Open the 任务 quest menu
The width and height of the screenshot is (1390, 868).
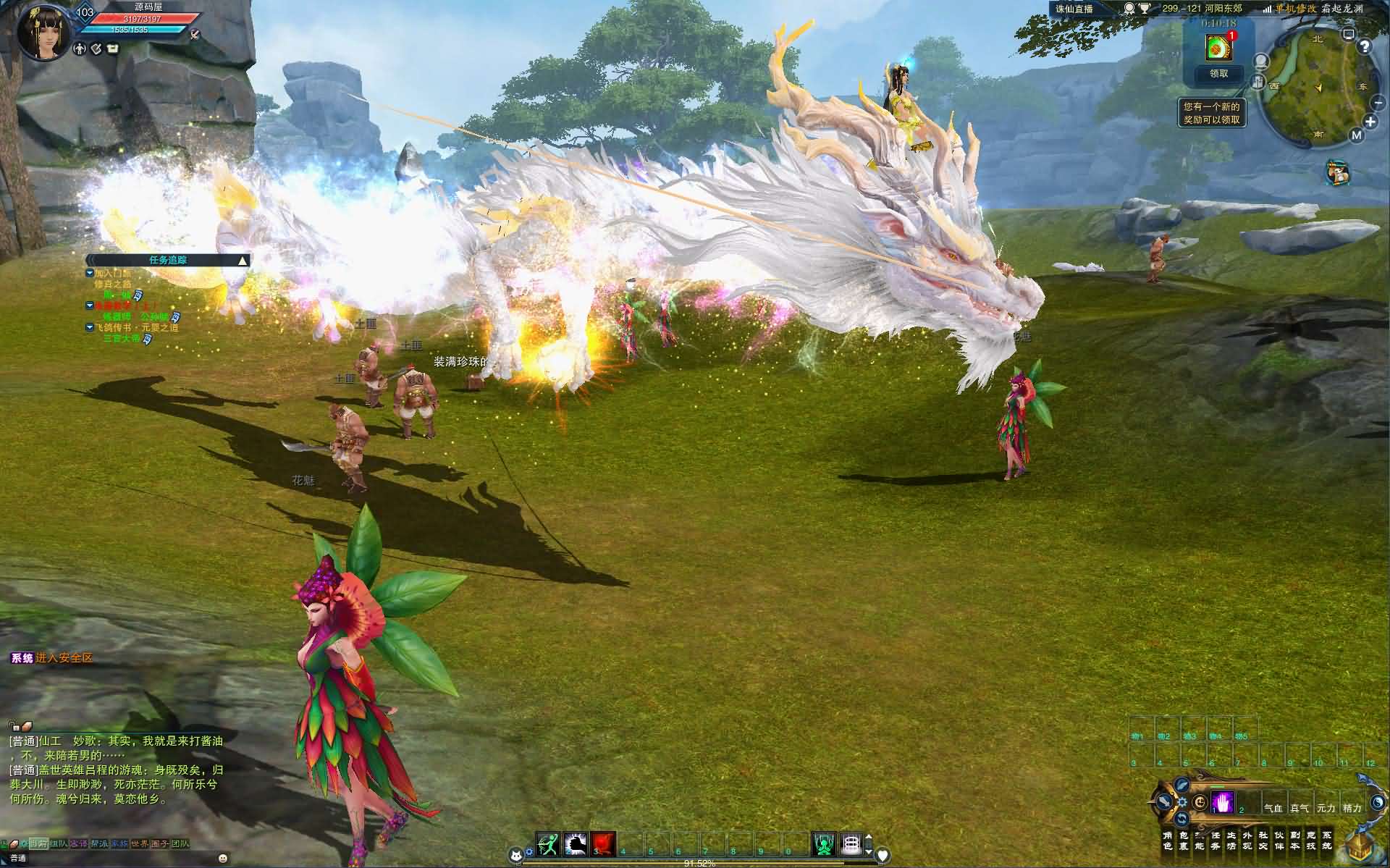[1216, 840]
